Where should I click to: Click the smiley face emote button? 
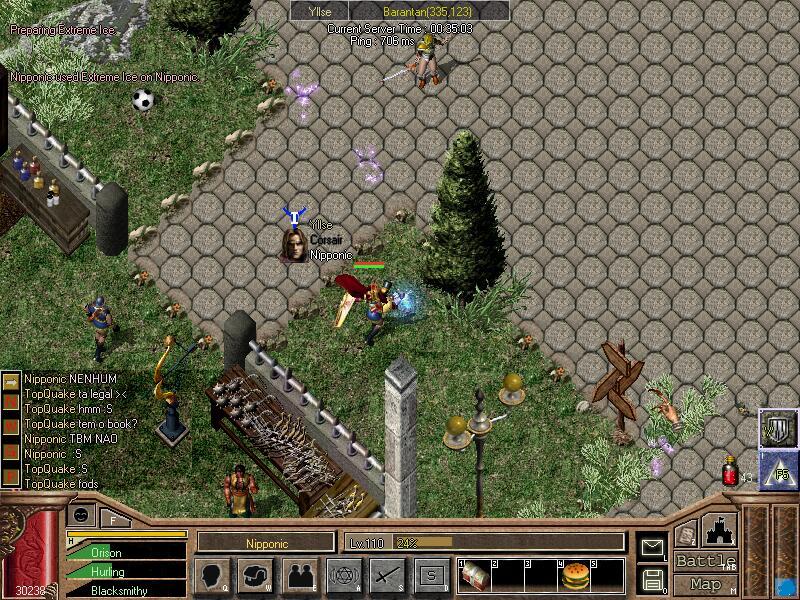[81, 514]
